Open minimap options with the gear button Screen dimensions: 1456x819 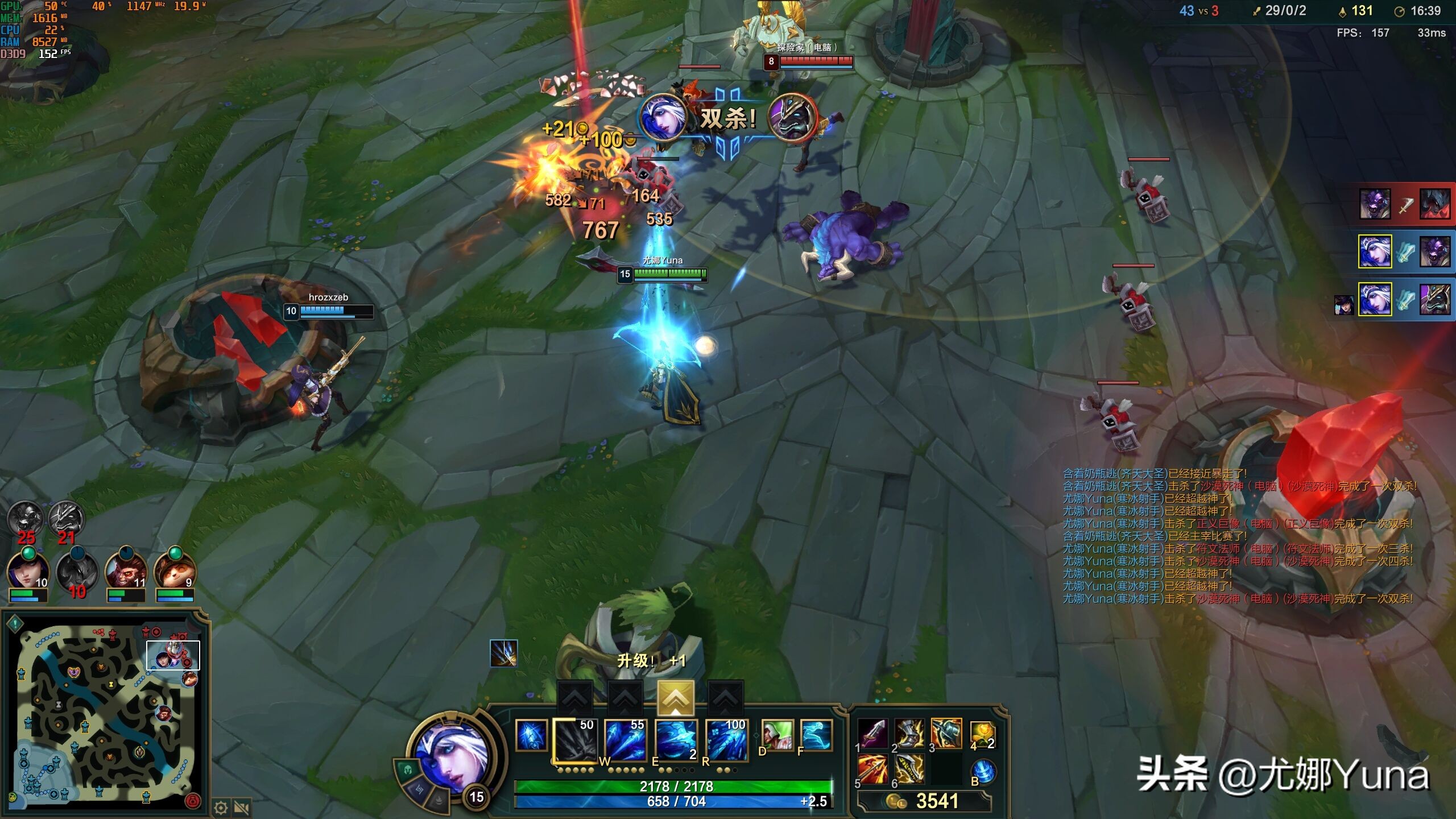click(221, 808)
